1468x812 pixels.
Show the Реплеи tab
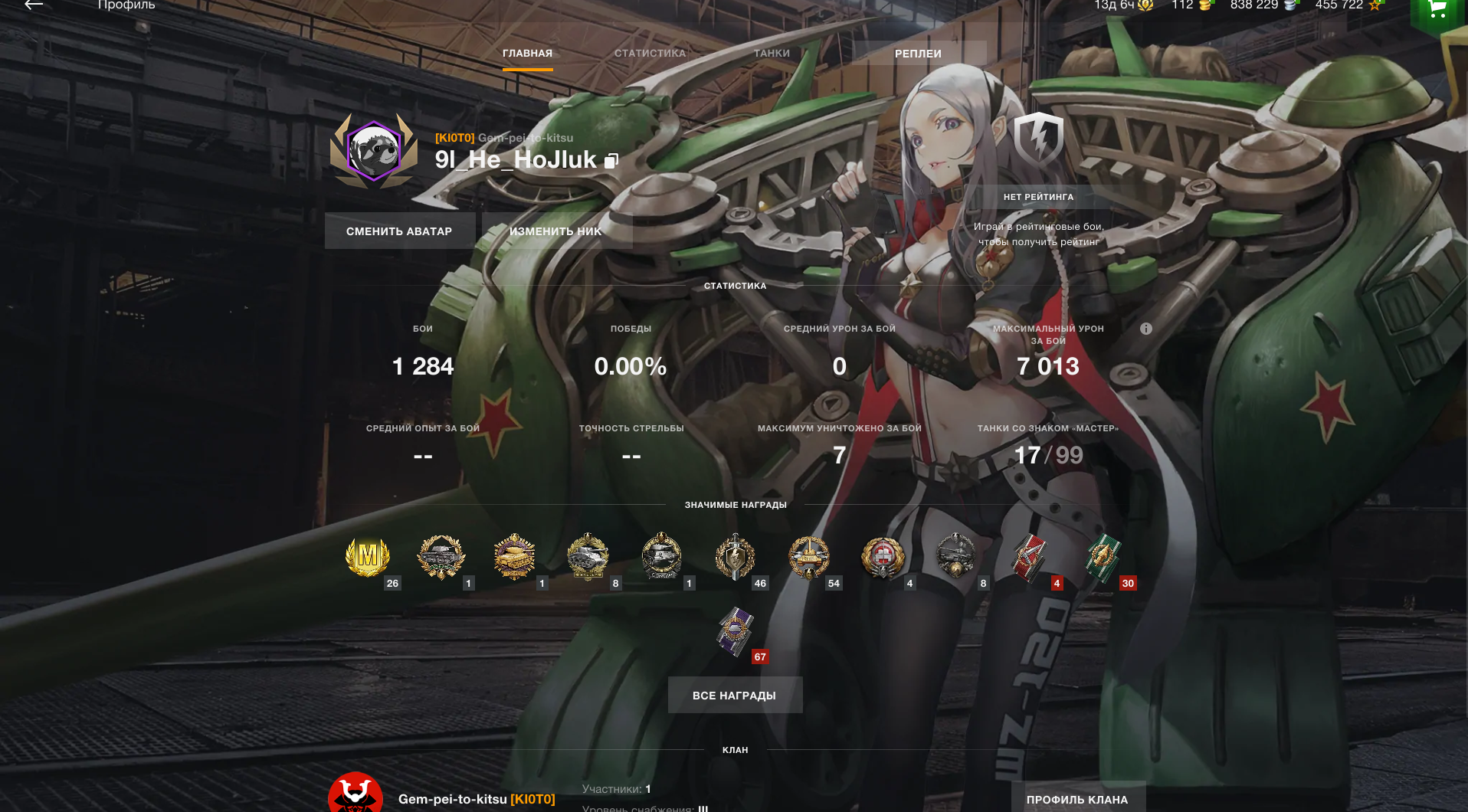[918, 54]
